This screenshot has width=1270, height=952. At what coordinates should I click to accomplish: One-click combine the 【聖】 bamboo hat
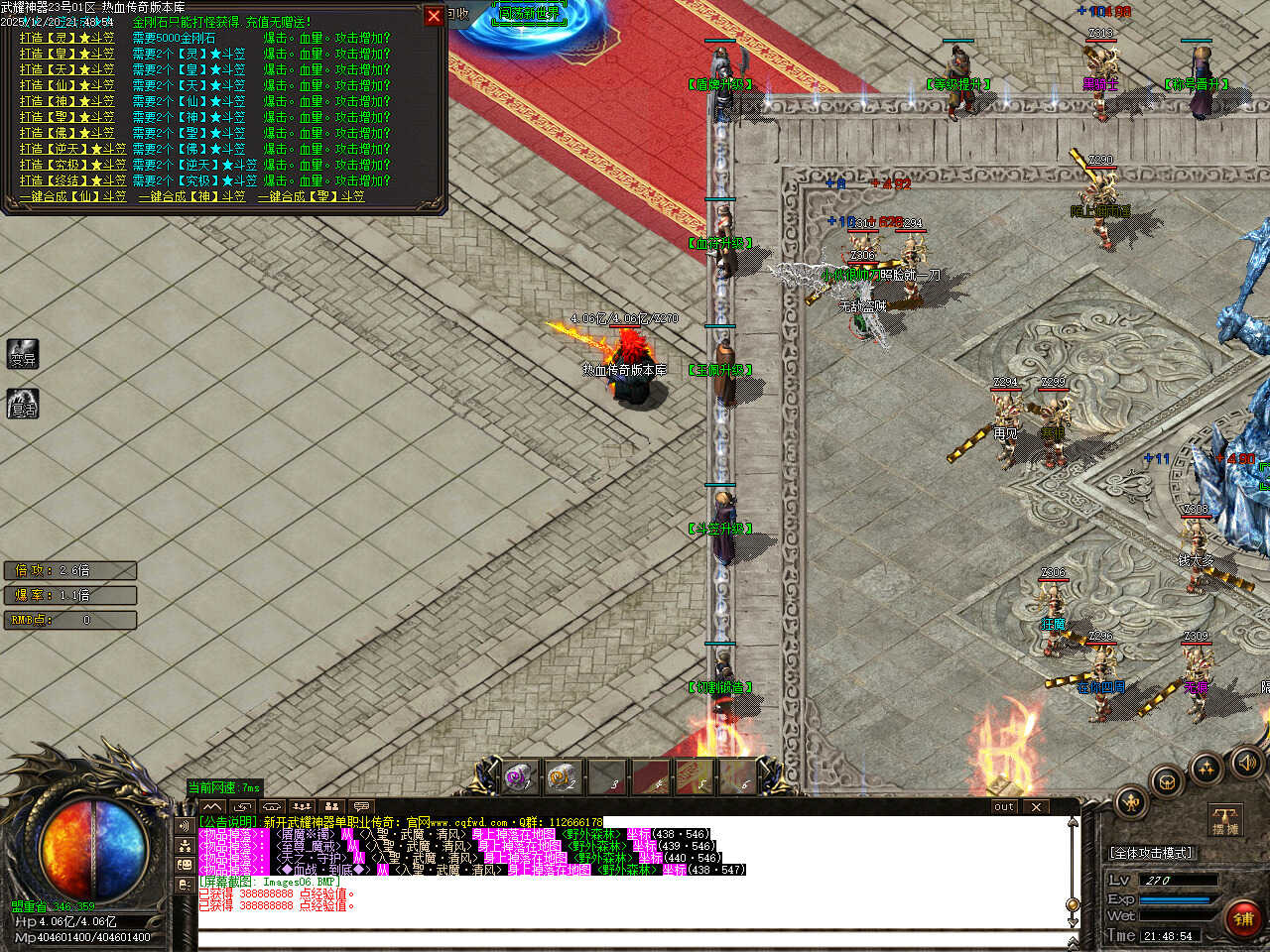pos(311,196)
